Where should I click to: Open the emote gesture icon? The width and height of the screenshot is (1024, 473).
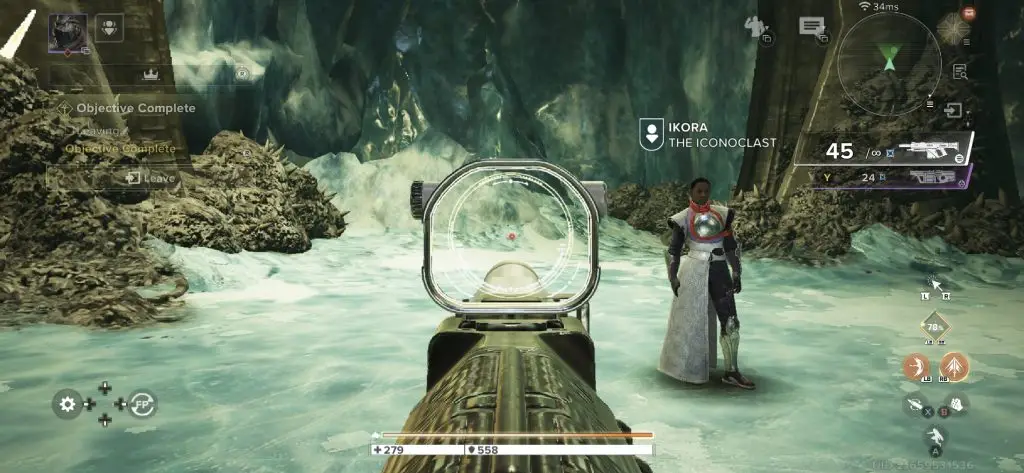[758, 29]
